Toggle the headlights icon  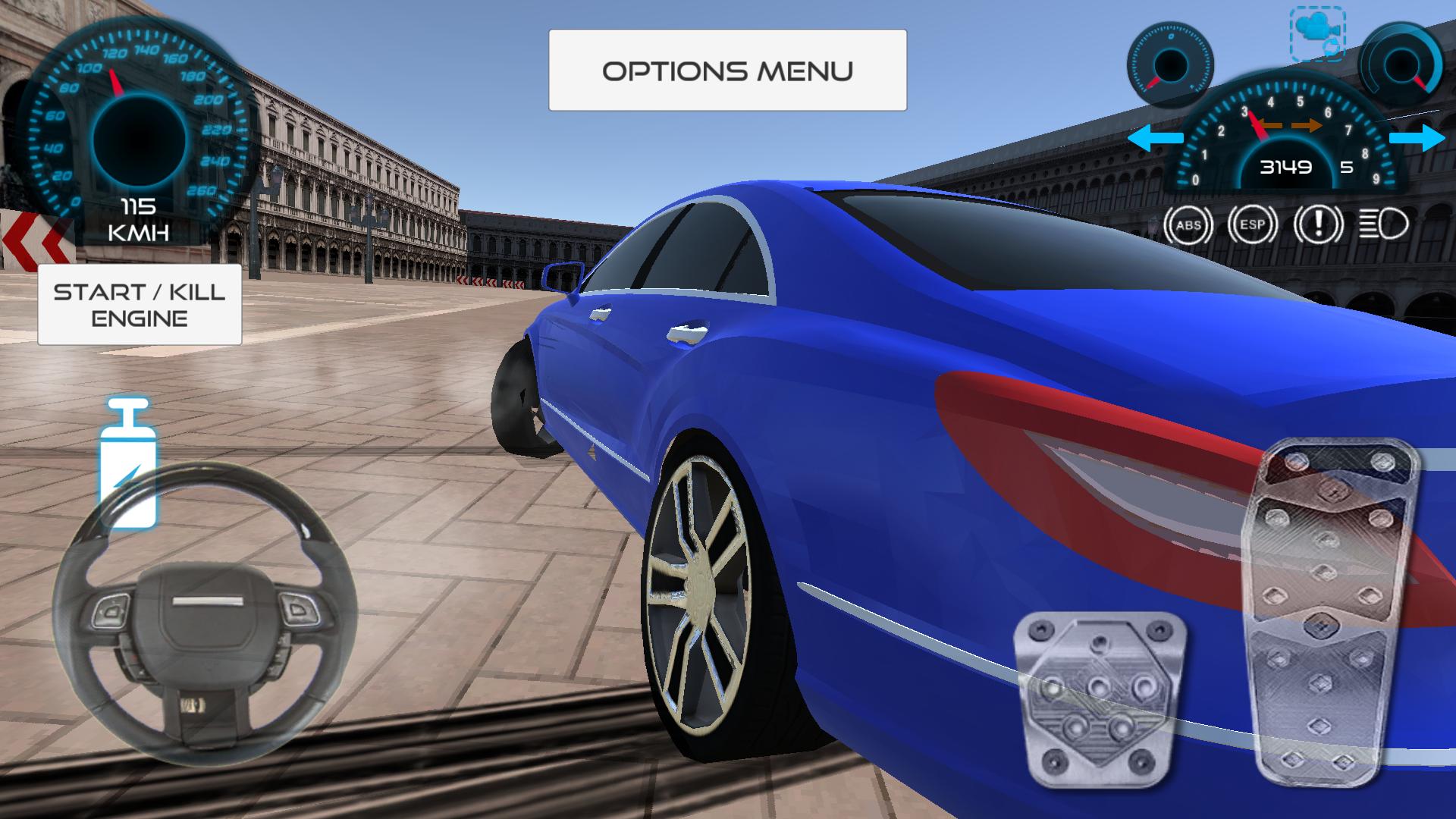1384,225
